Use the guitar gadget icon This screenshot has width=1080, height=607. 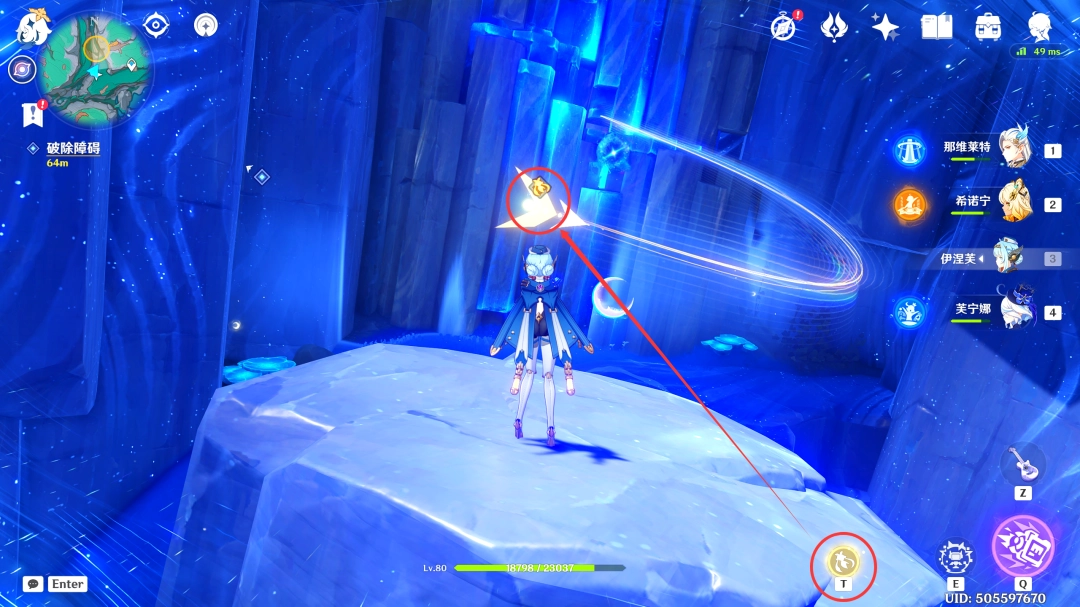click(x=1021, y=462)
